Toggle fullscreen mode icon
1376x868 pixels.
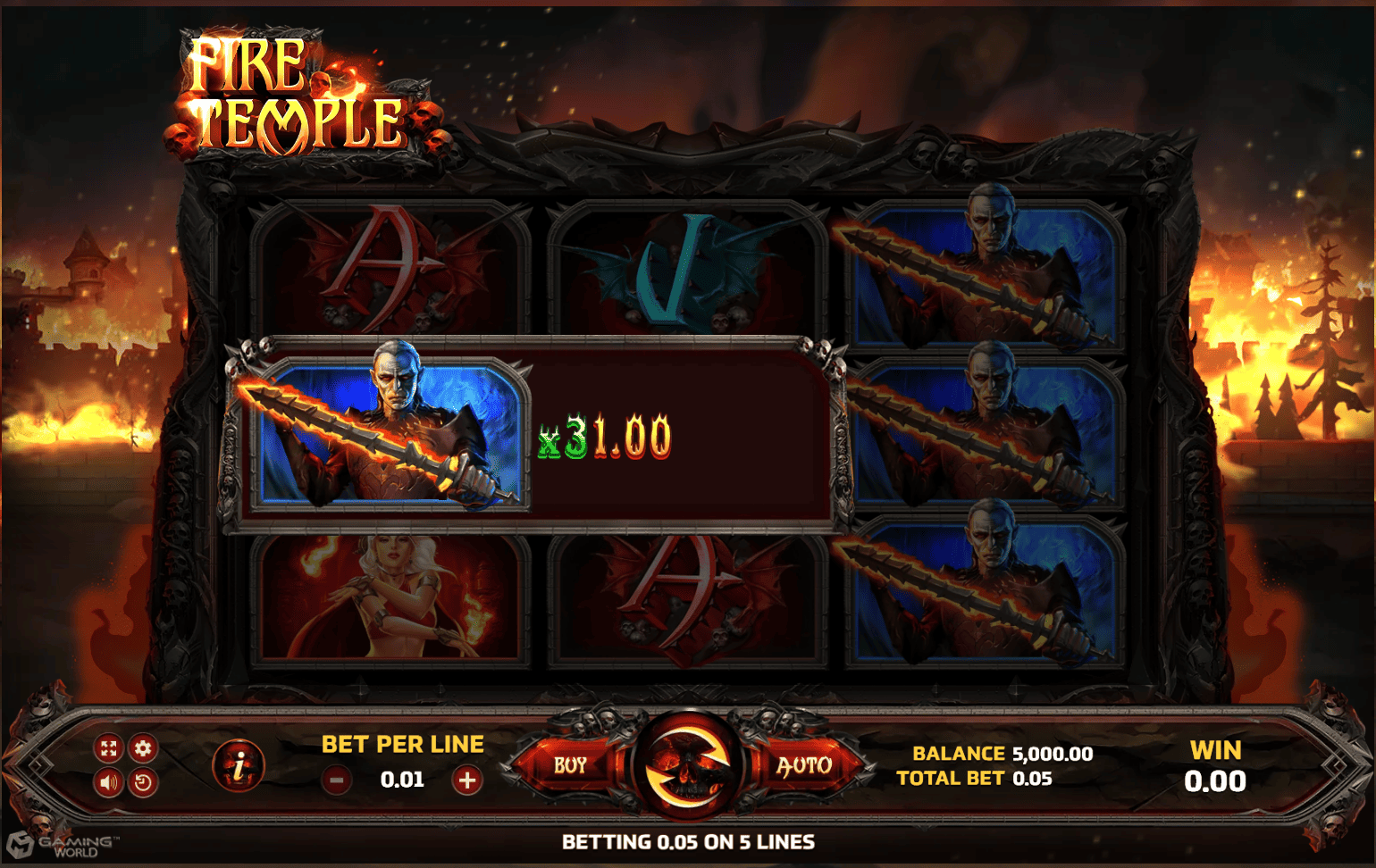pyautogui.click(x=107, y=748)
